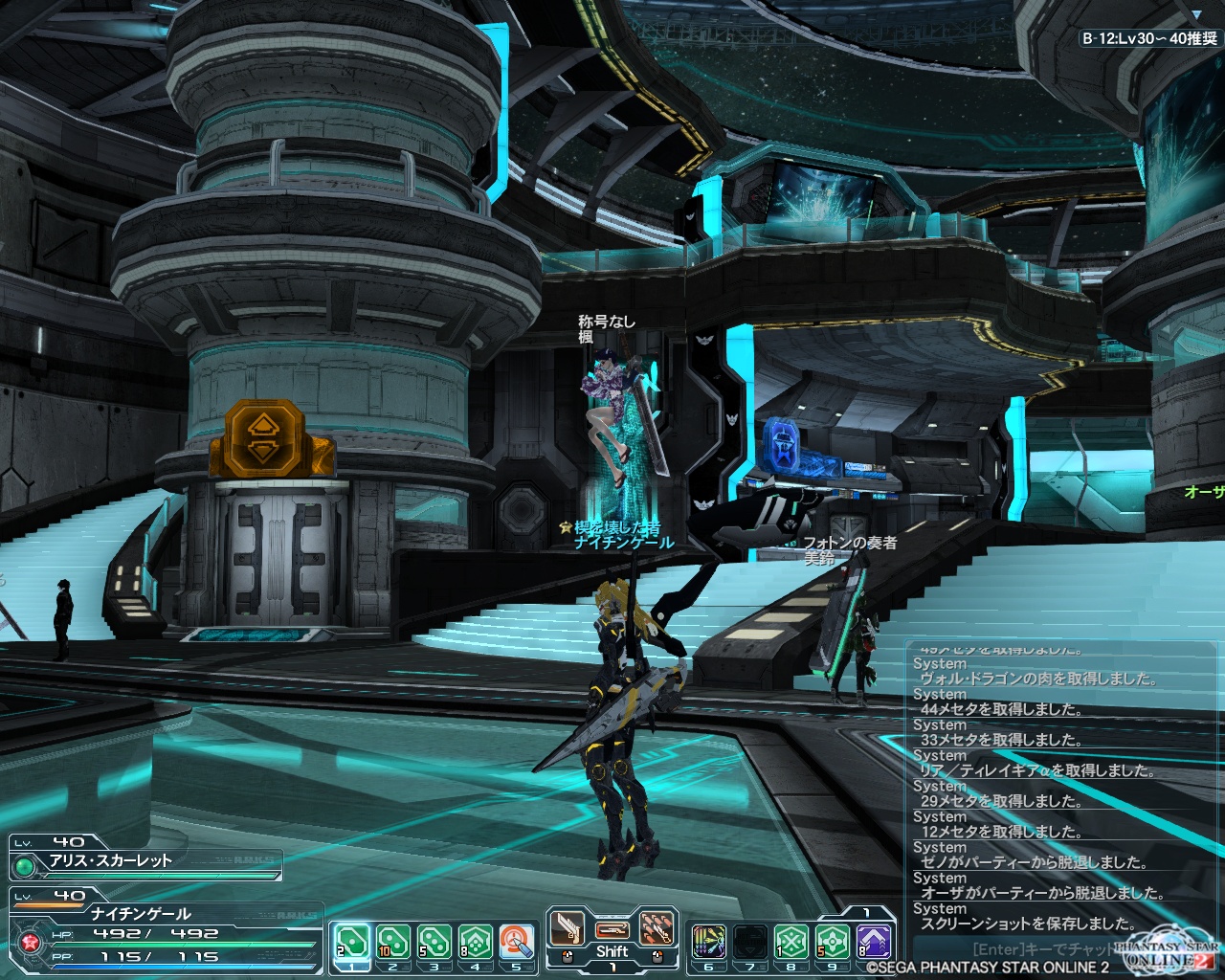The width and height of the screenshot is (1225, 980).
Task: Use the green flower-hexagon item with count 5
Action: click(x=833, y=943)
